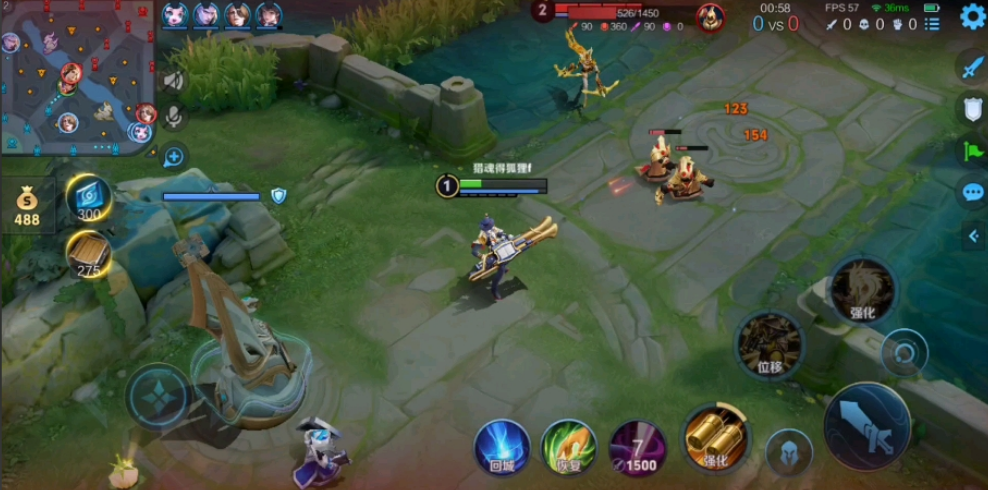Open the chat speech bubble
The image size is (988, 490).
[x=972, y=192]
